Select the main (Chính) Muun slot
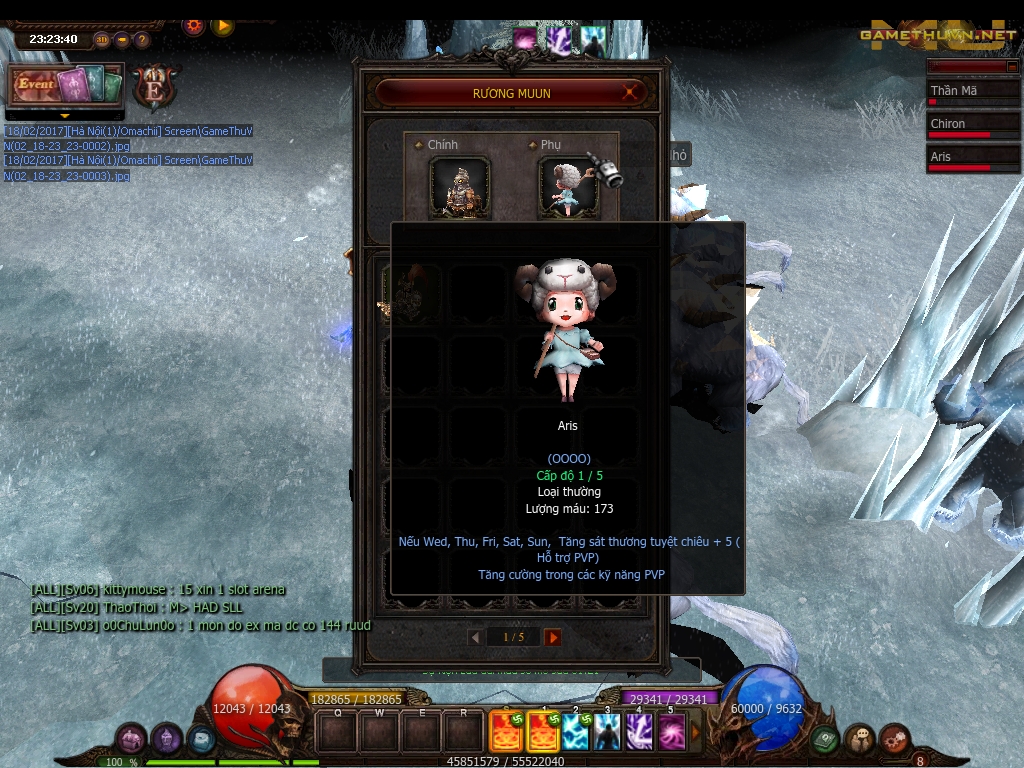 tap(459, 186)
